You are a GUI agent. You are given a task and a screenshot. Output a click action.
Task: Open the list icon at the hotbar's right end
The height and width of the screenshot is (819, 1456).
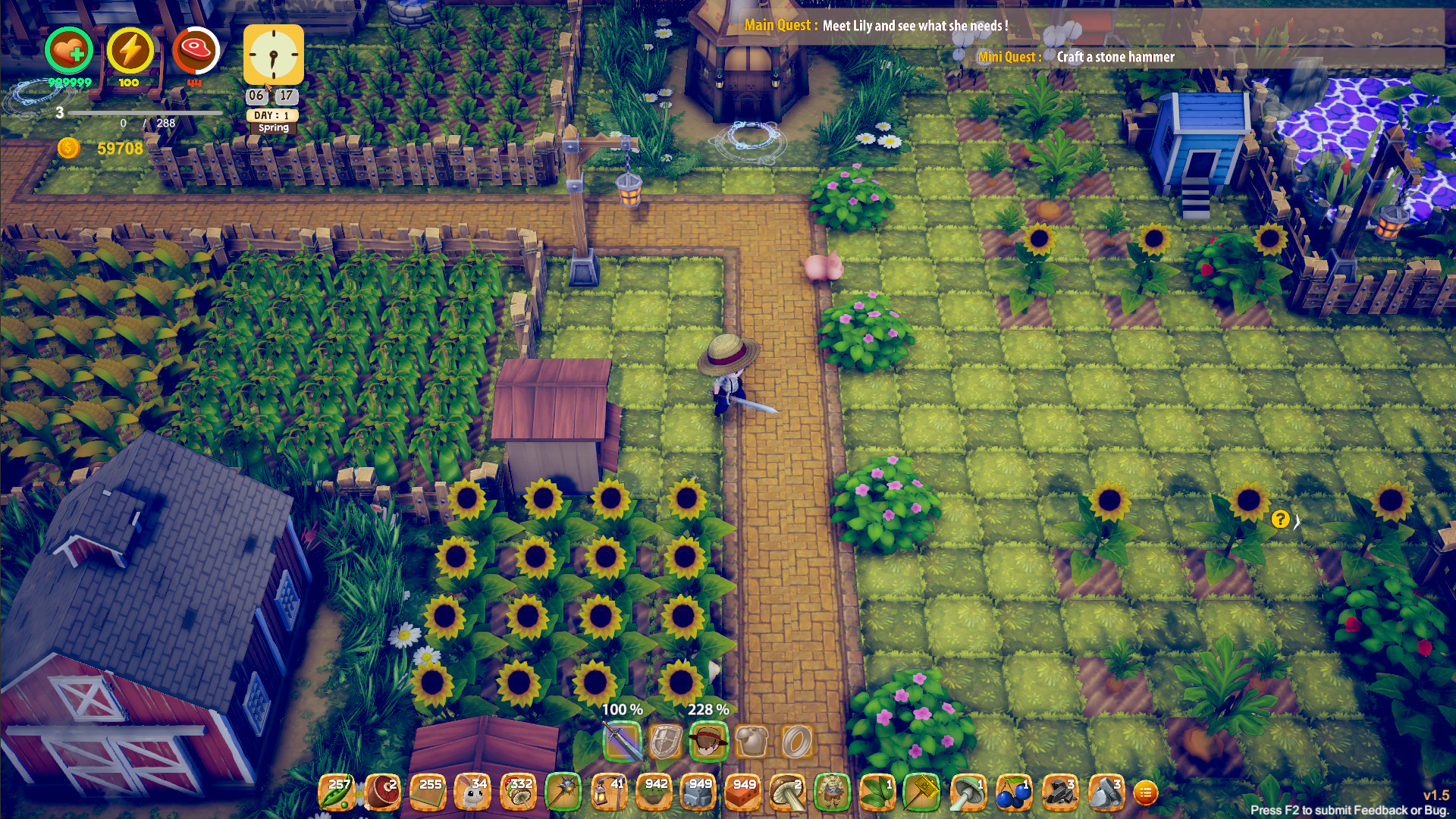1147,792
